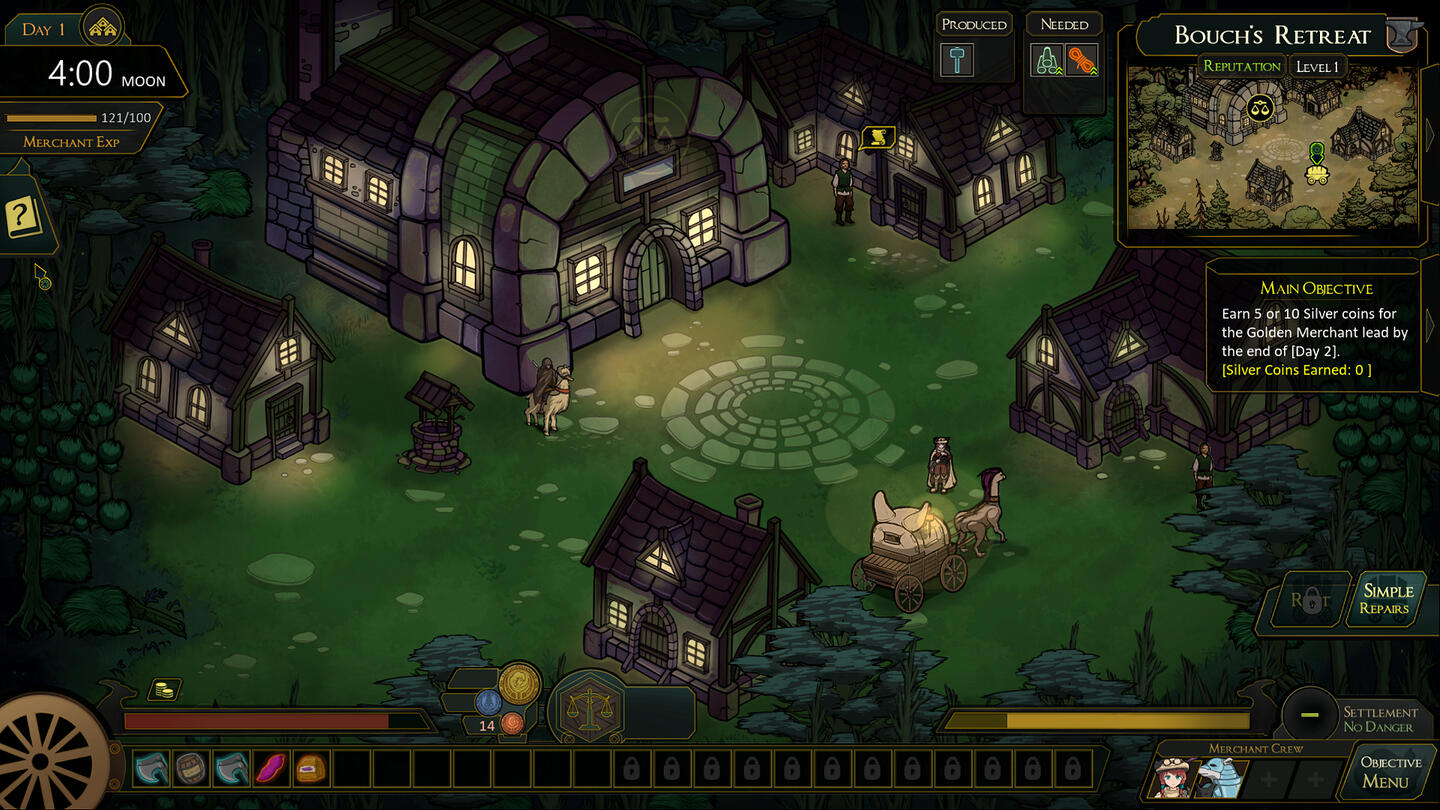Switch to the Level 1 tab

coord(1316,67)
